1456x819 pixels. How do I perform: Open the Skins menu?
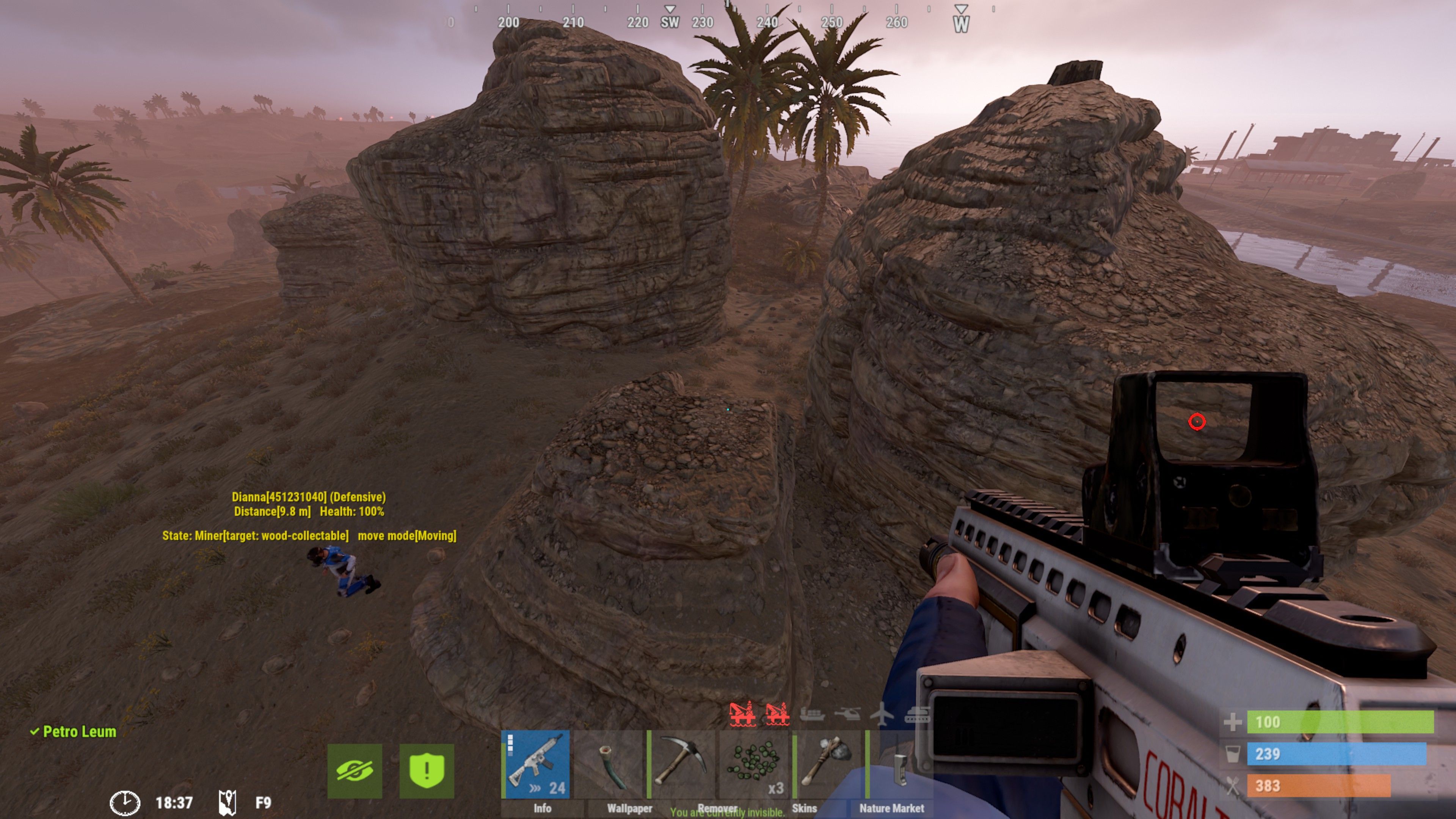[x=804, y=808]
